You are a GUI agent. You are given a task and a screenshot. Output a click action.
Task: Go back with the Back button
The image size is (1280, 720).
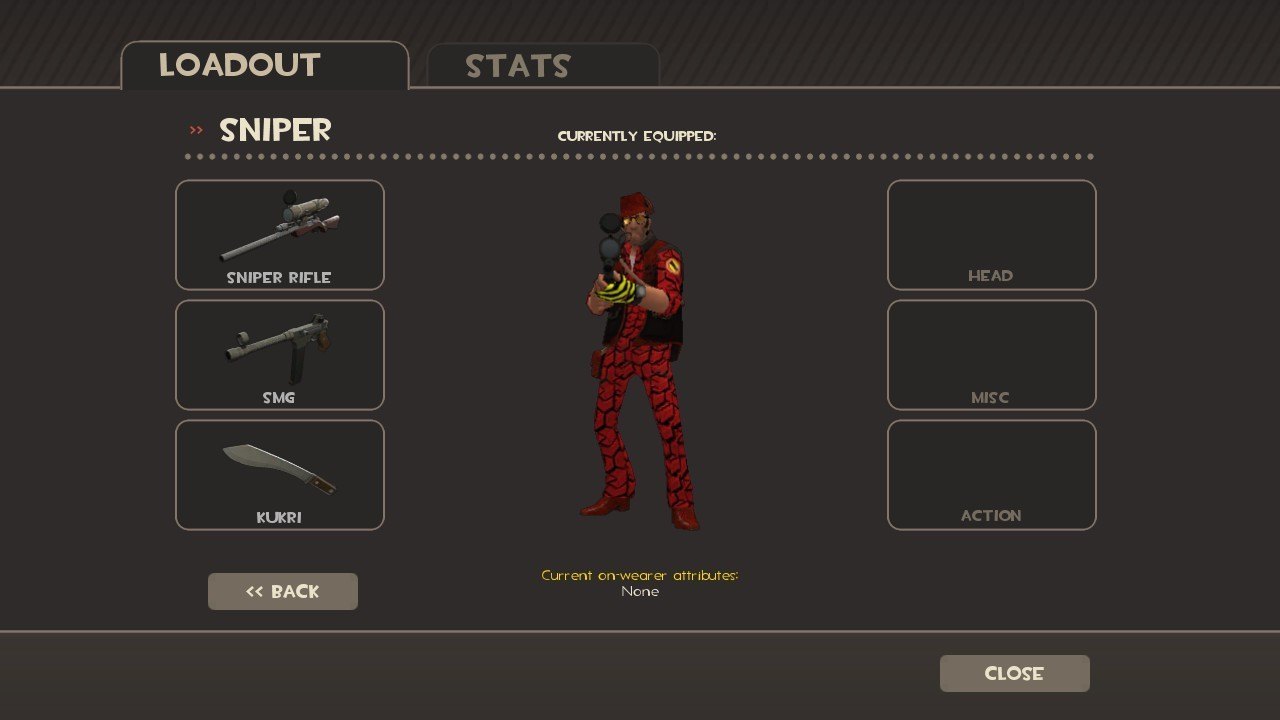(x=283, y=591)
